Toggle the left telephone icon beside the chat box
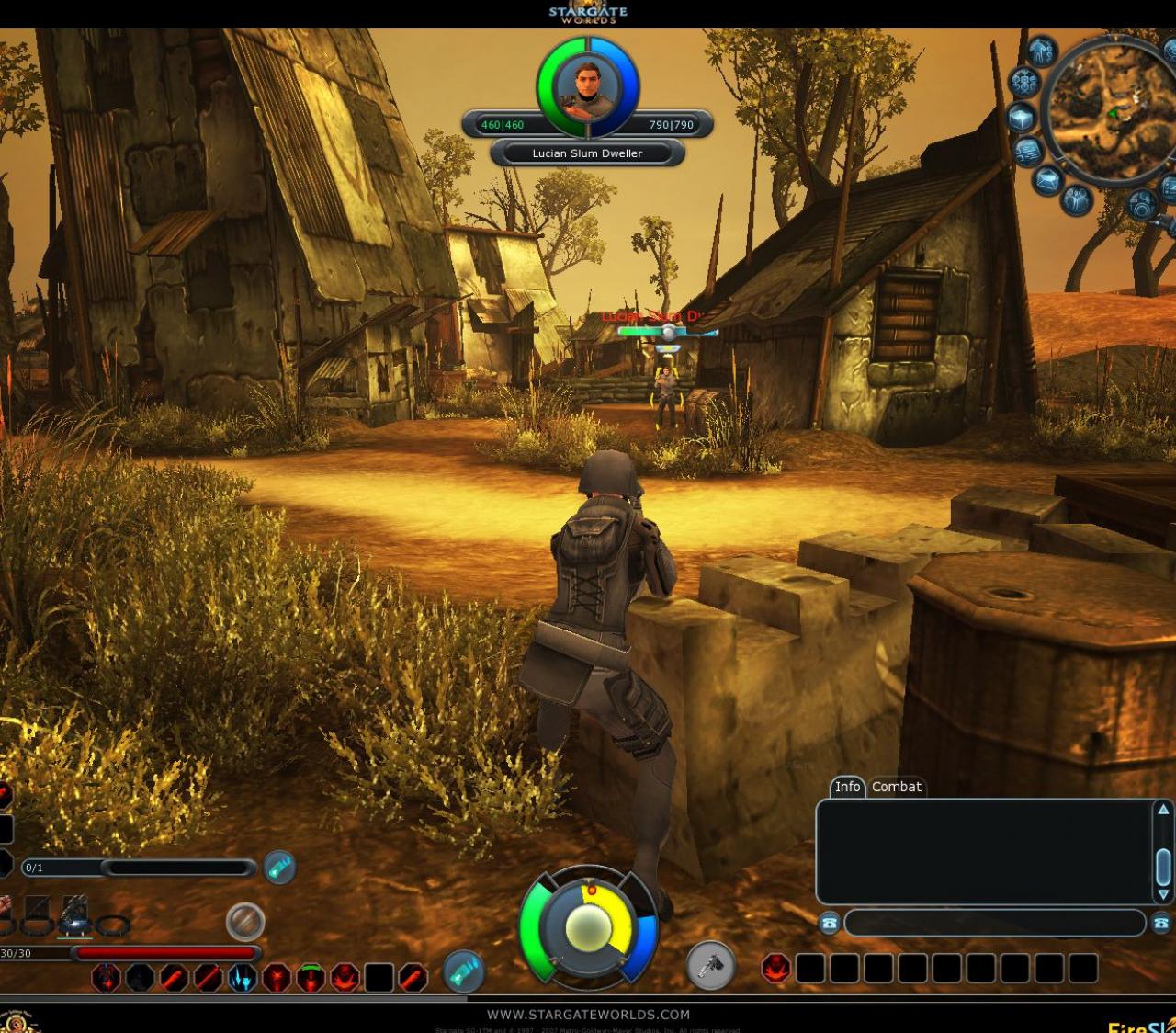1176x1033 pixels. tap(828, 924)
